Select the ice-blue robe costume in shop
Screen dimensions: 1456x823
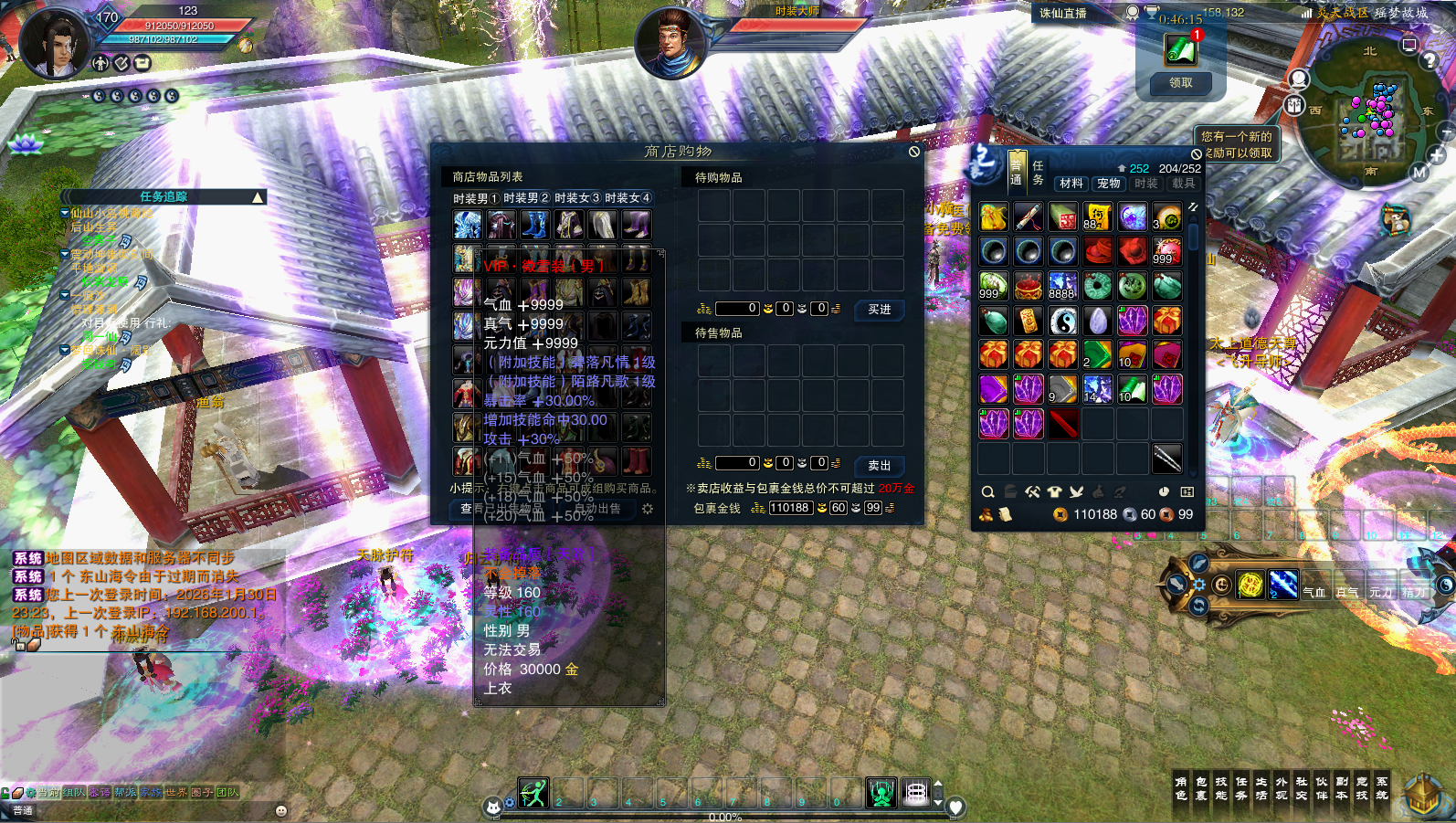click(x=467, y=224)
